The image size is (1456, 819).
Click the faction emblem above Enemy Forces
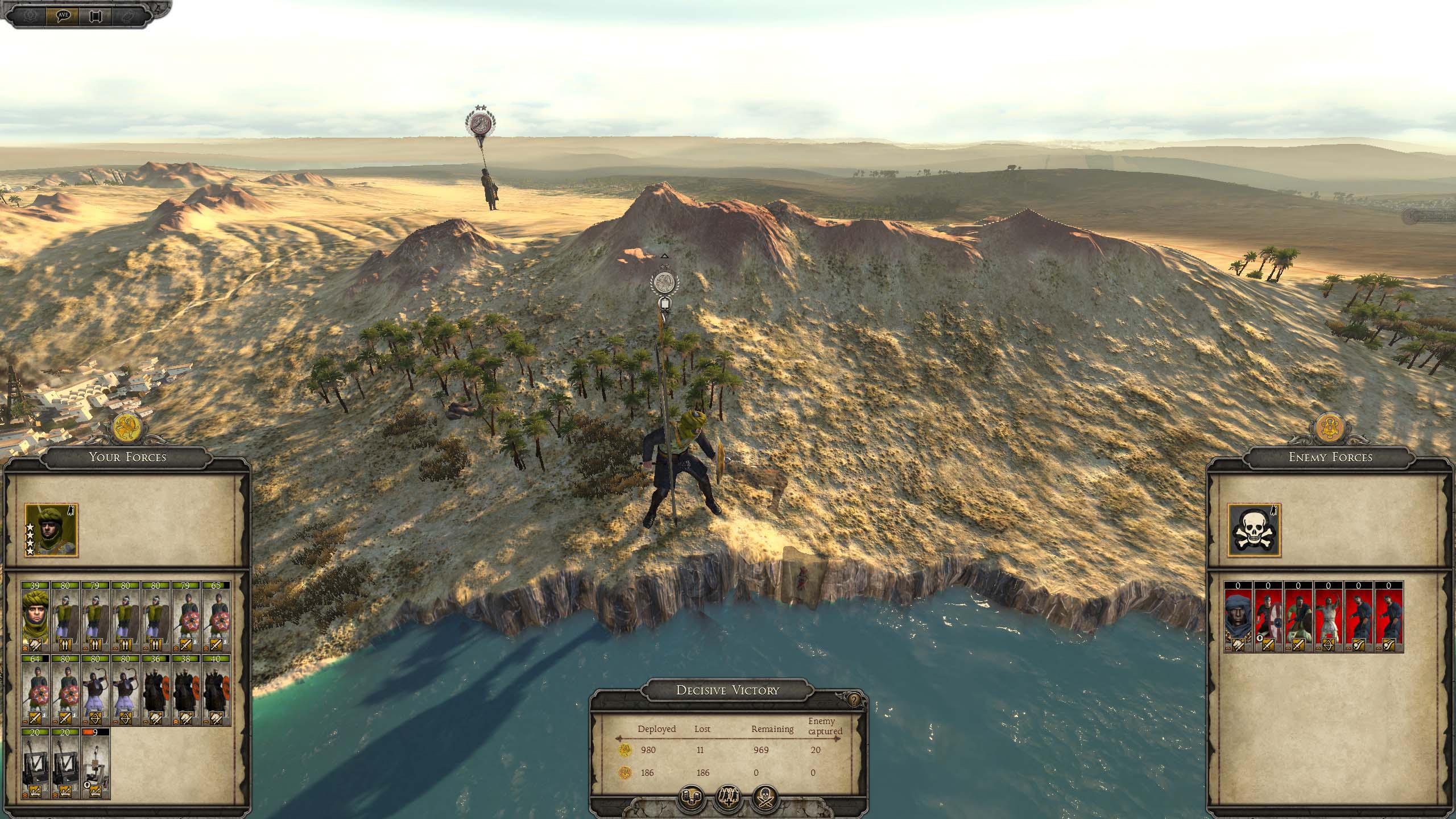point(1330,428)
